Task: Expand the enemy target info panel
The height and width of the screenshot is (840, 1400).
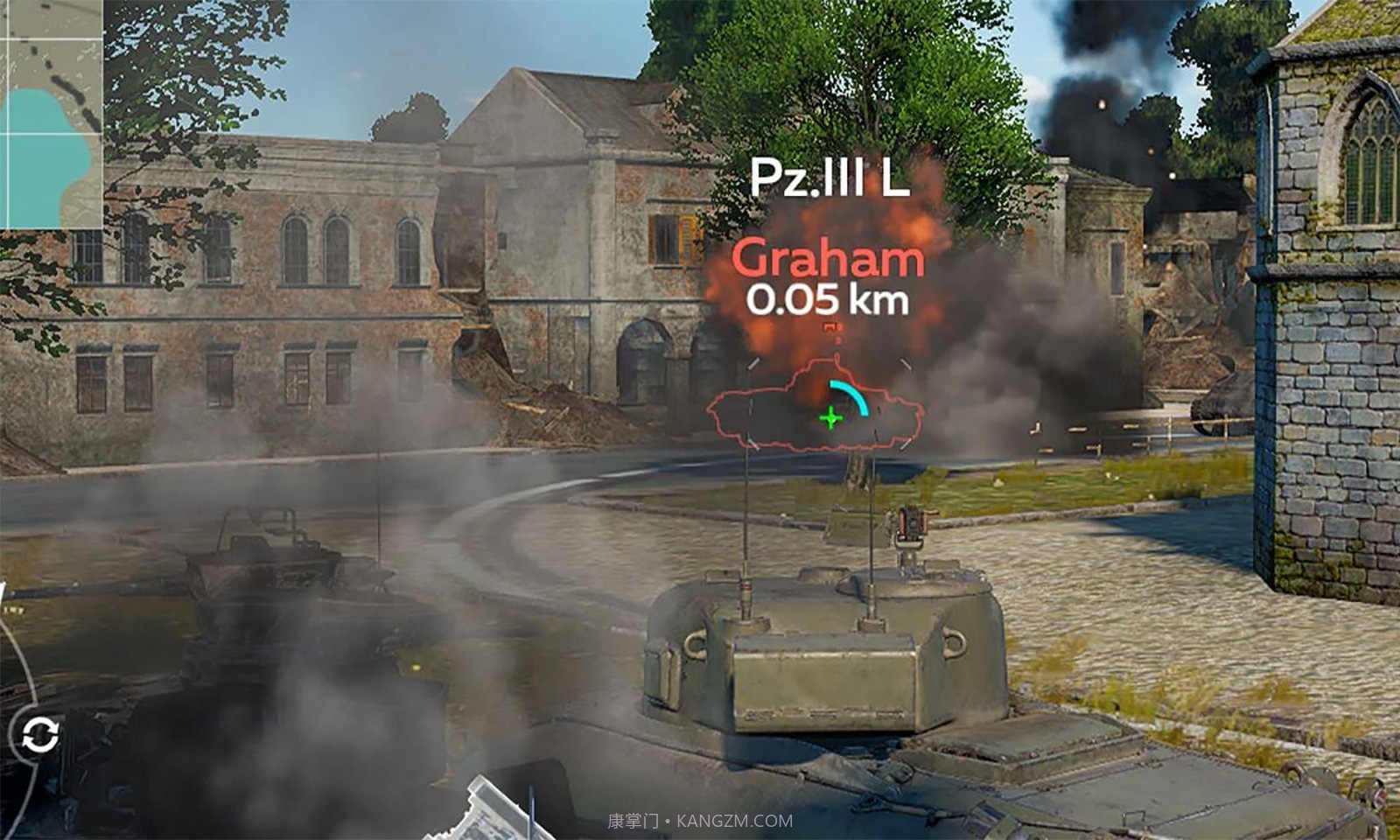Action: click(x=829, y=236)
